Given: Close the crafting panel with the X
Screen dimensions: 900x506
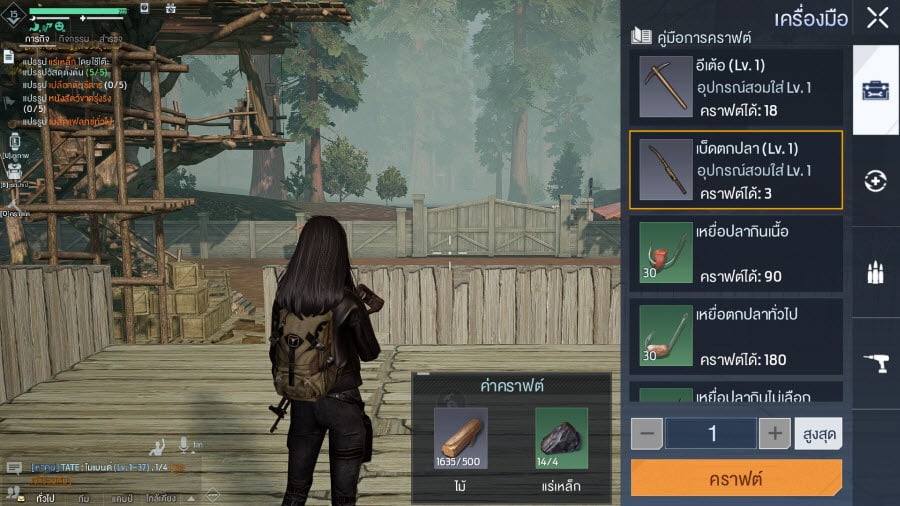Looking at the screenshot, I should click(877, 18).
